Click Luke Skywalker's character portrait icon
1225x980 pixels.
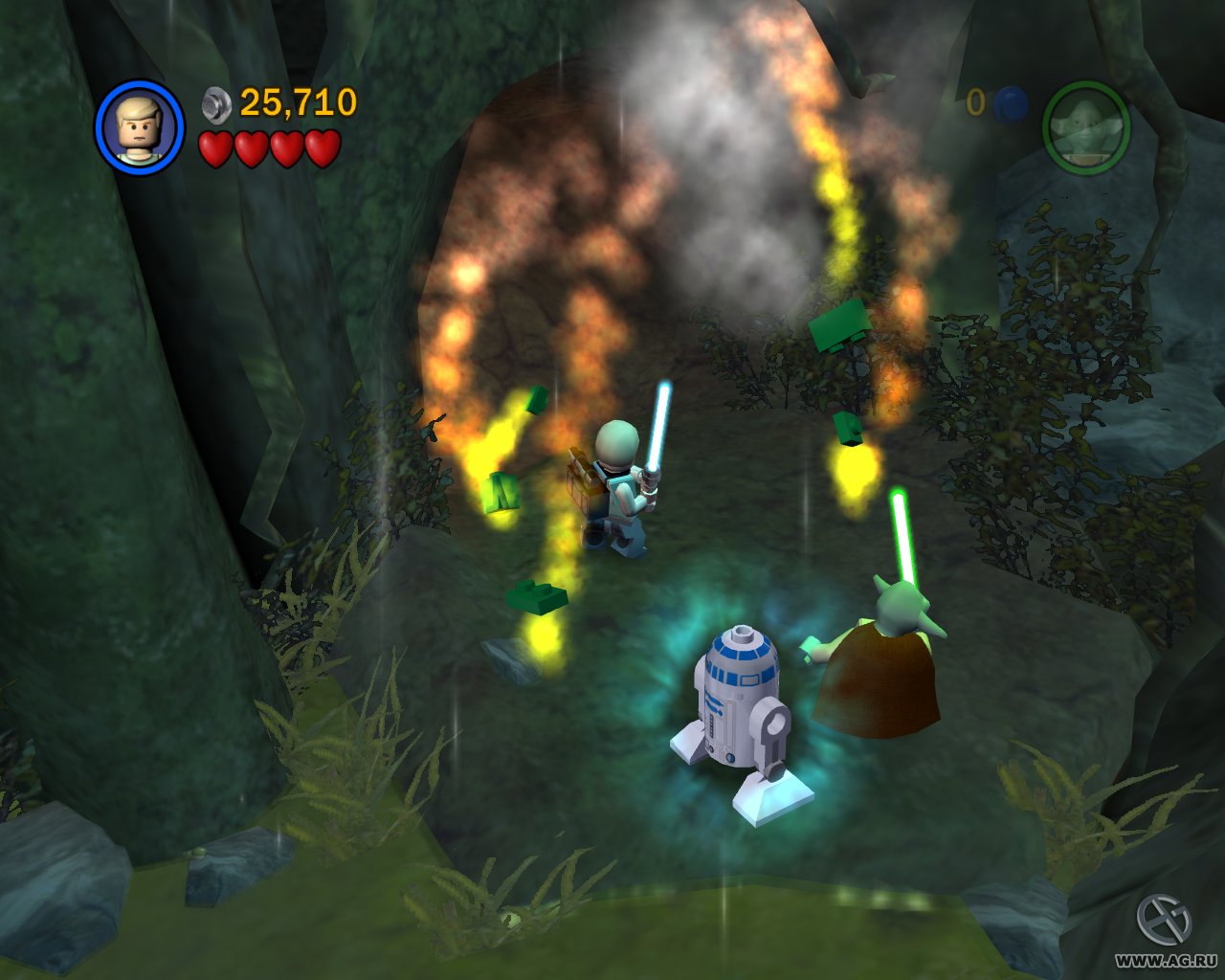(141, 124)
